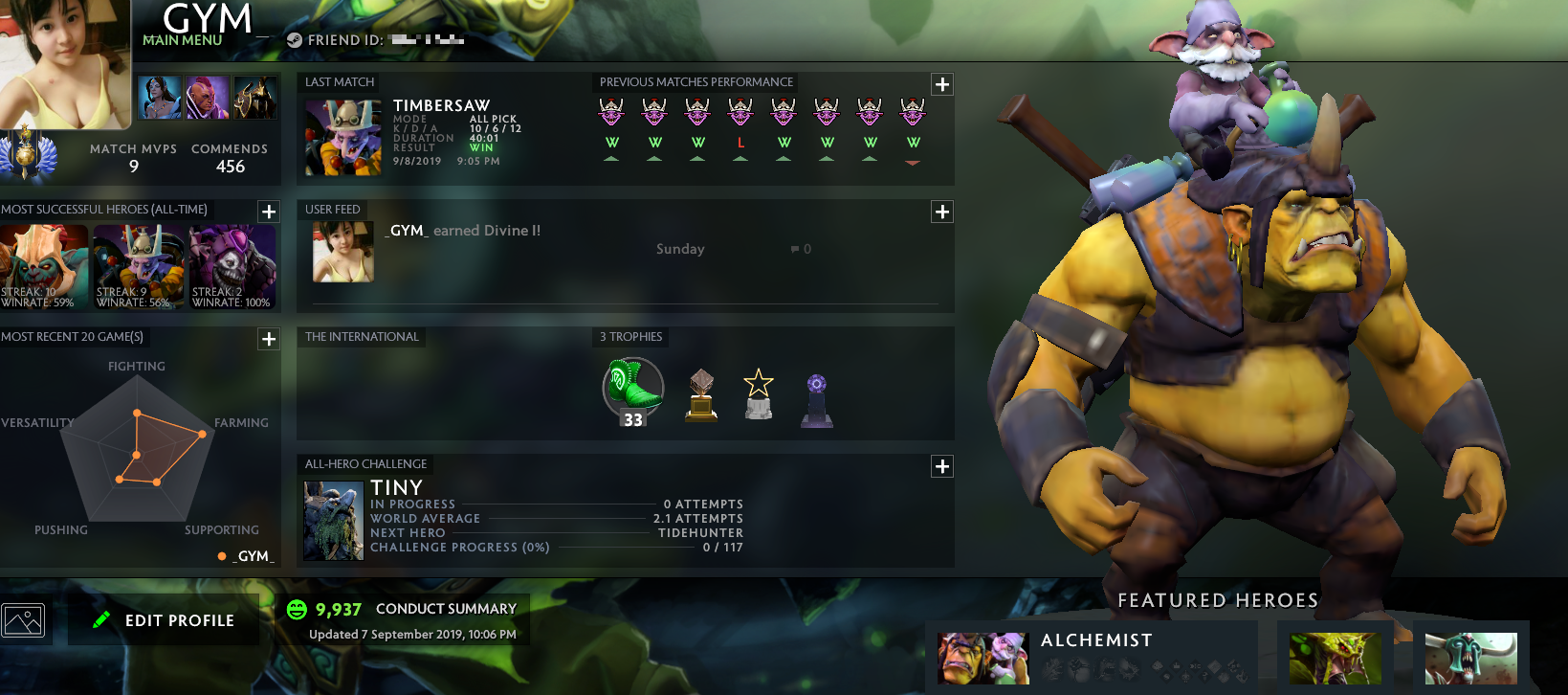
Task: Click the Anti-Mage portrait below the profile name
Action: tap(208, 99)
